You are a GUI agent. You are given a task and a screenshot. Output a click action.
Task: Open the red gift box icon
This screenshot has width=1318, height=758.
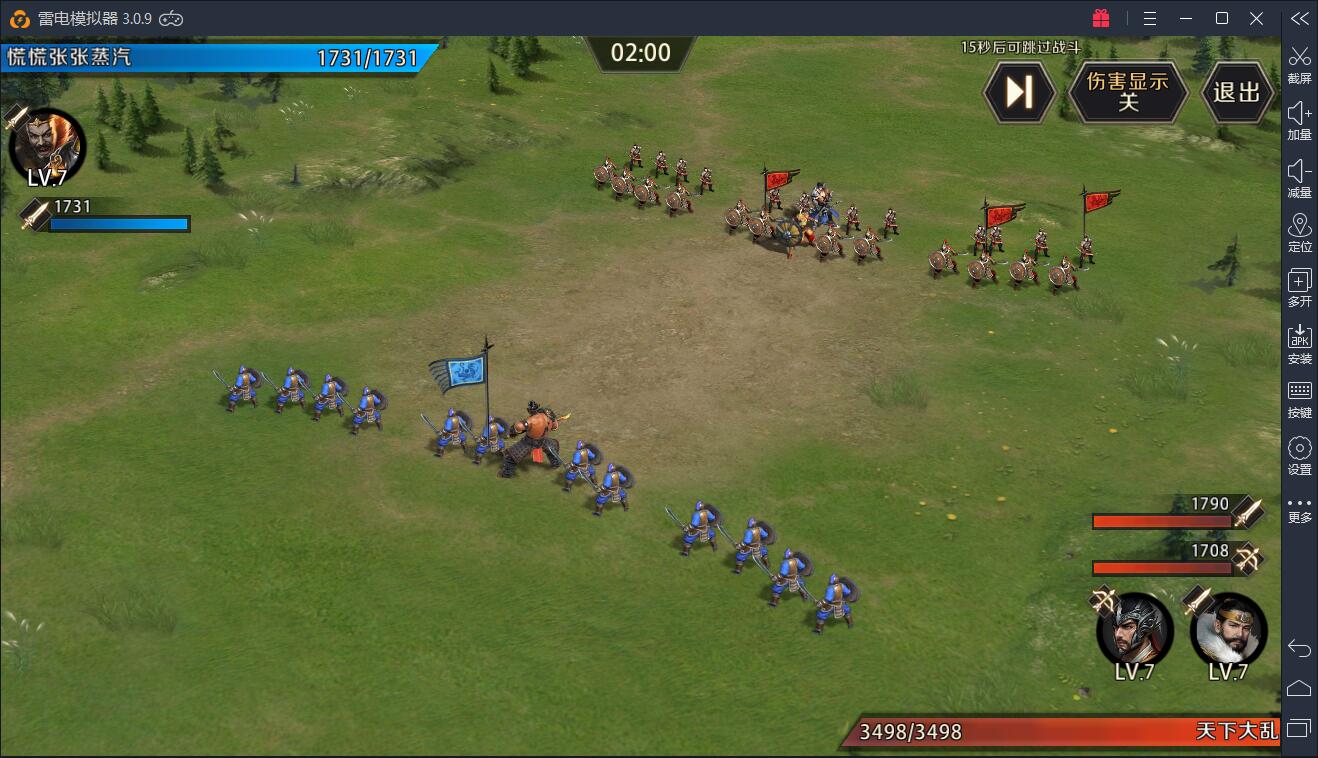pyautogui.click(x=1101, y=18)
